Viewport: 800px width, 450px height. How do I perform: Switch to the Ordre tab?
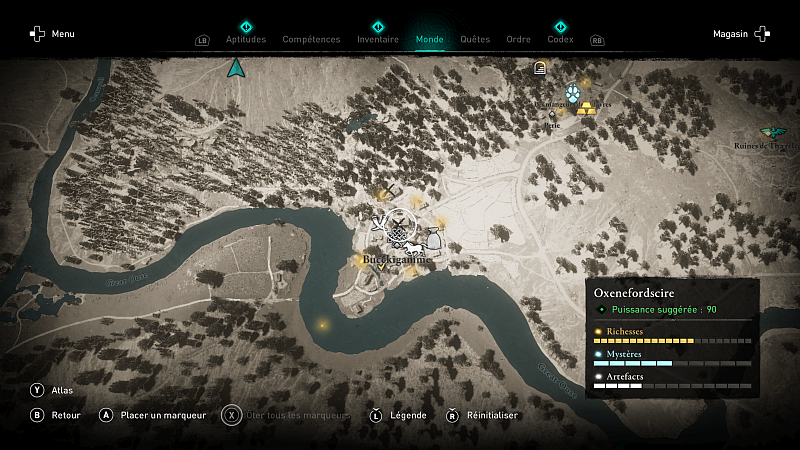point(518,39)
